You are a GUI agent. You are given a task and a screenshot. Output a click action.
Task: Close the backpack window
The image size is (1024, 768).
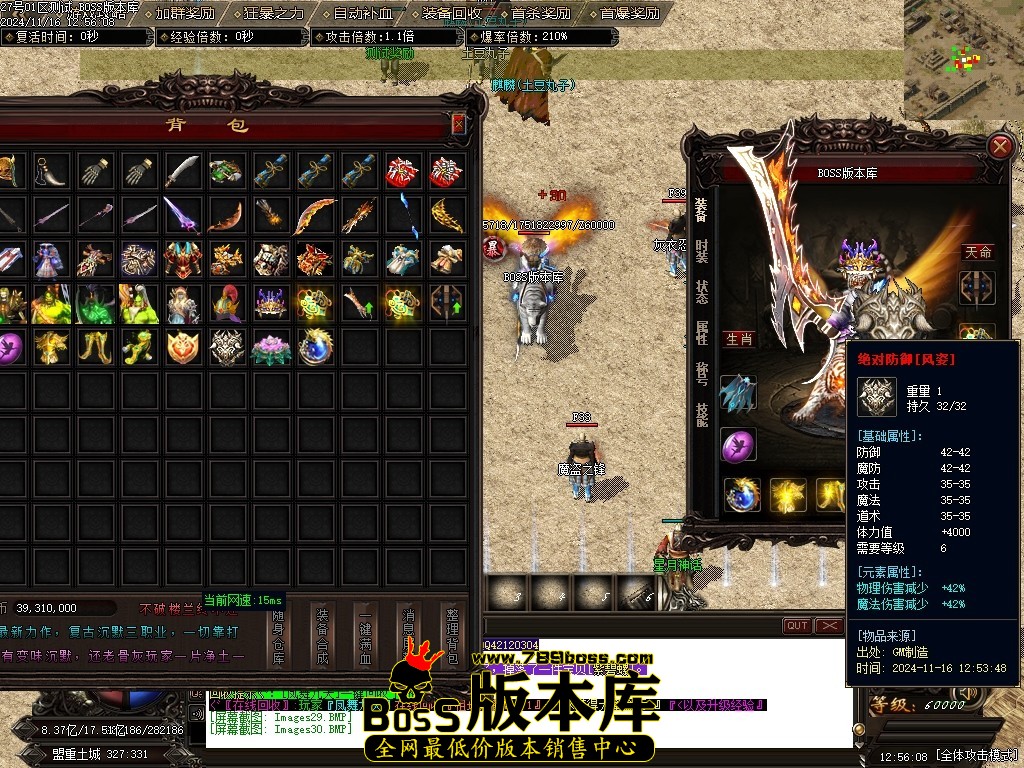tap(458, 124)
